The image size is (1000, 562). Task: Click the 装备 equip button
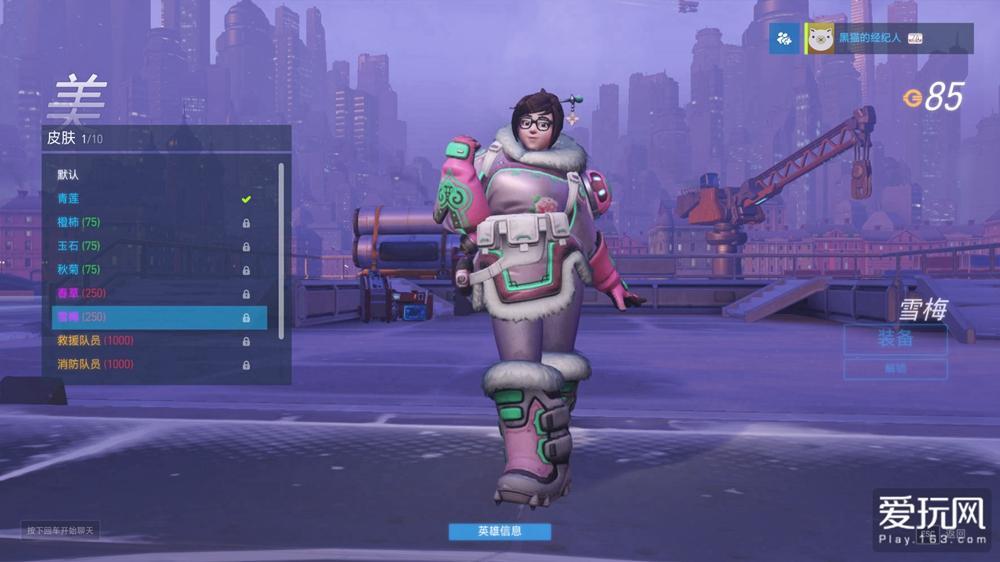tap(895, 339)
